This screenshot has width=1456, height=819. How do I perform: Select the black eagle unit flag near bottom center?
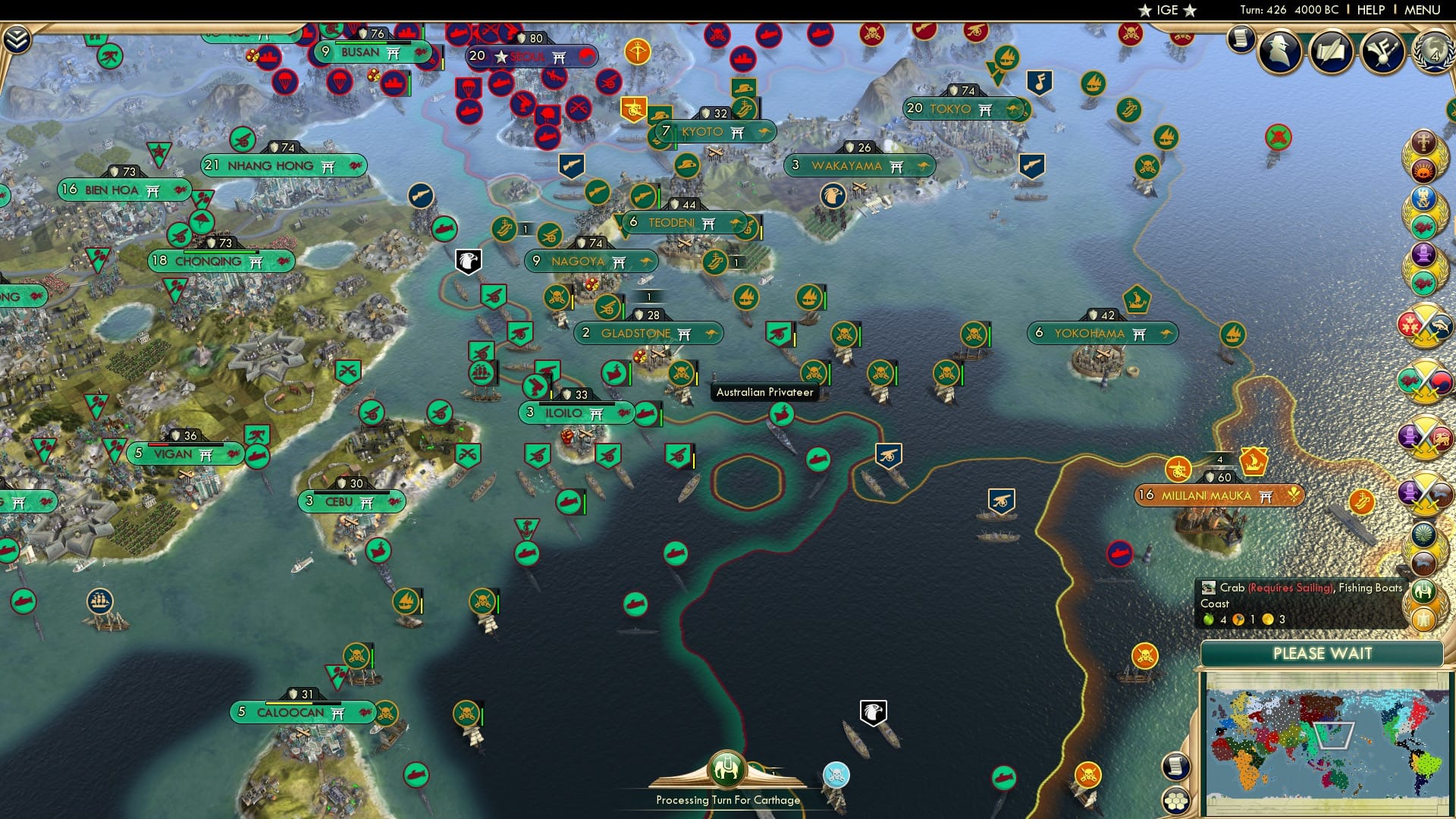(874, 711)
